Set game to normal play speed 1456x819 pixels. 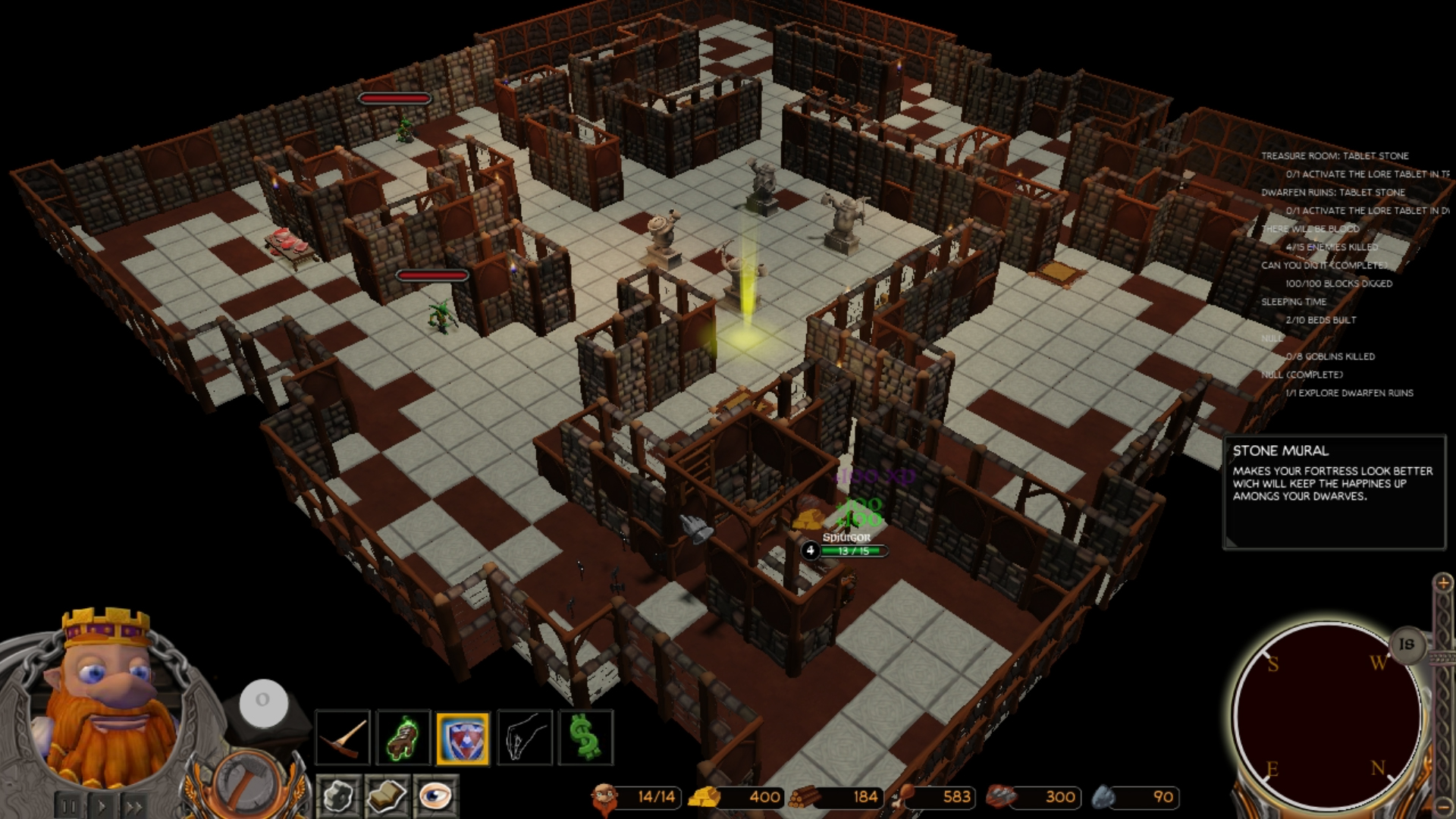coord(102,806)
